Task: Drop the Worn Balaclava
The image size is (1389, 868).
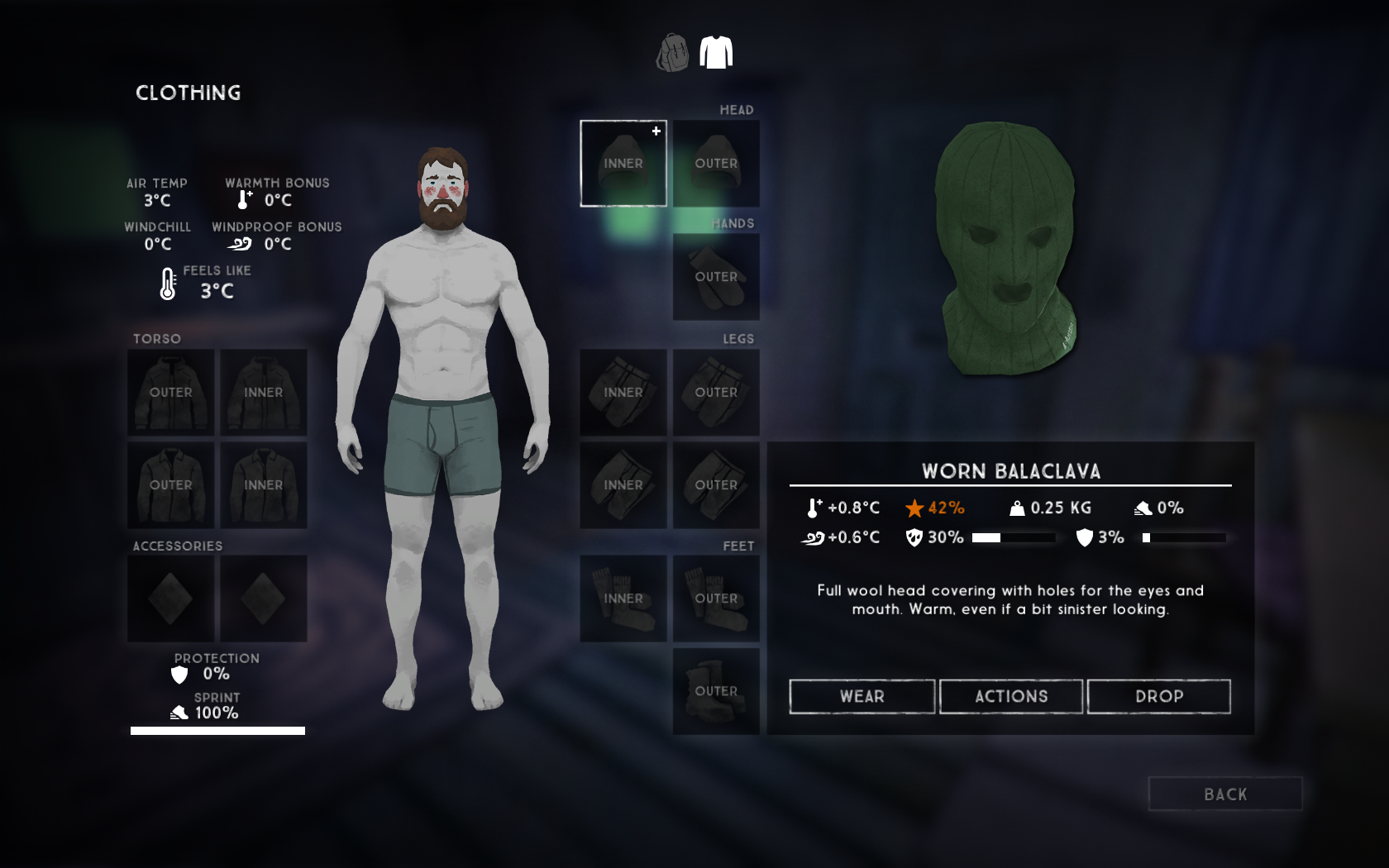Action: point(1158,696)
